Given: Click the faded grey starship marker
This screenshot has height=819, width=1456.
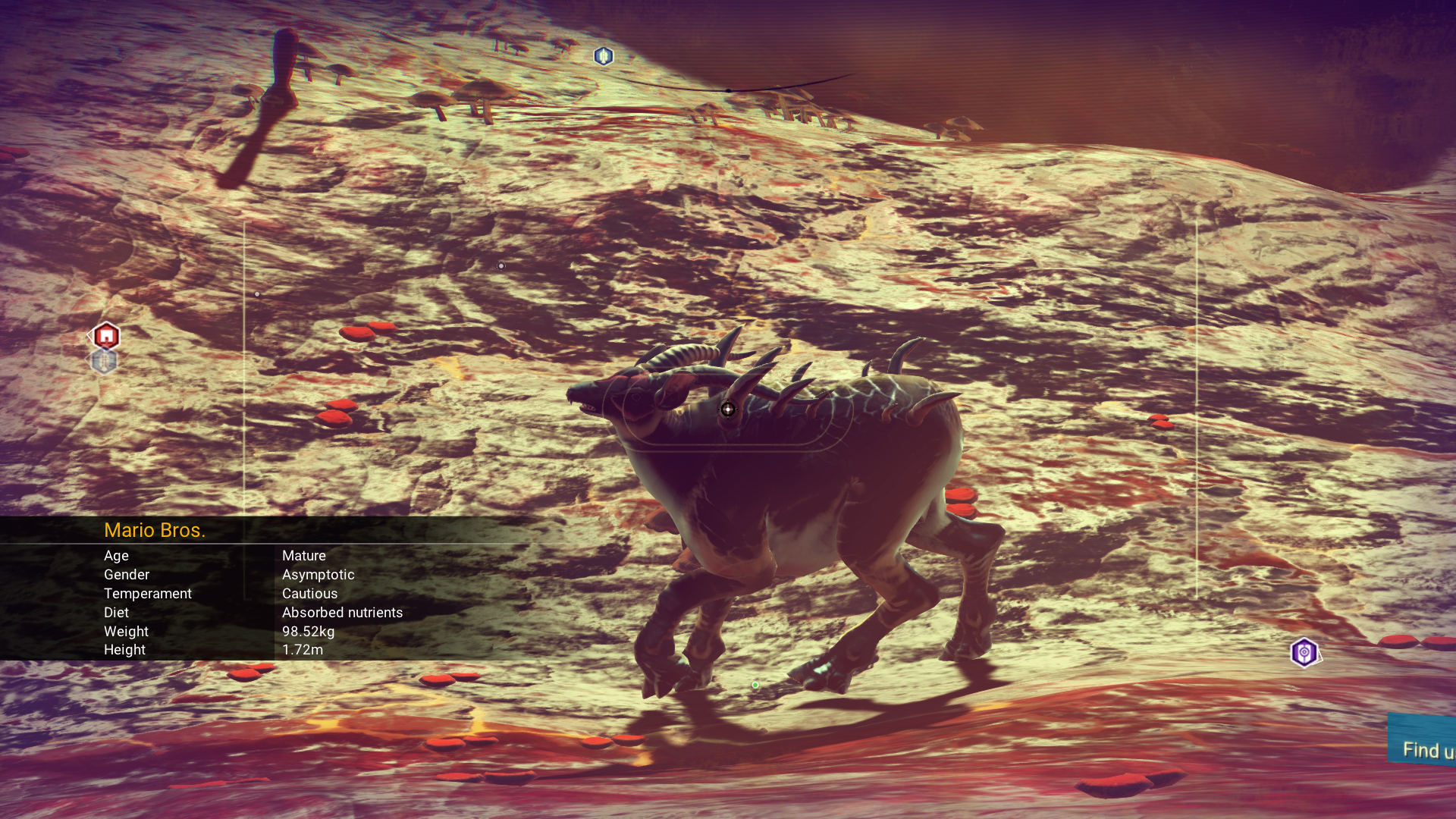Looking at the screenshot, I should tap(104, 362).
